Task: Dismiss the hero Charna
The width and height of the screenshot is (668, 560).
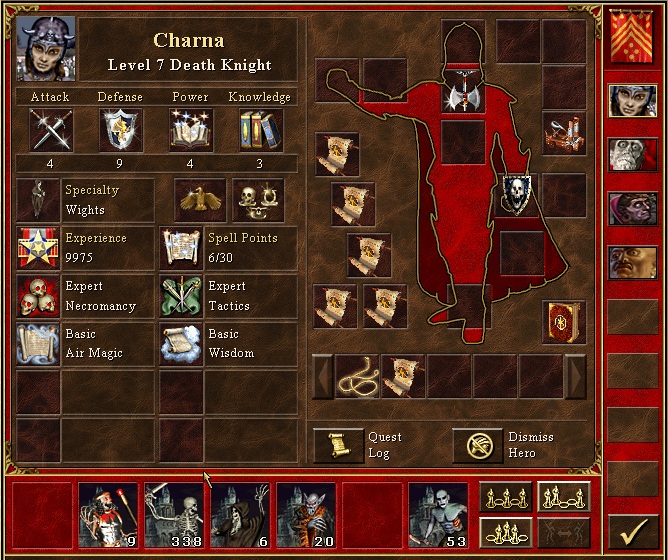Action: click(477, 445)
